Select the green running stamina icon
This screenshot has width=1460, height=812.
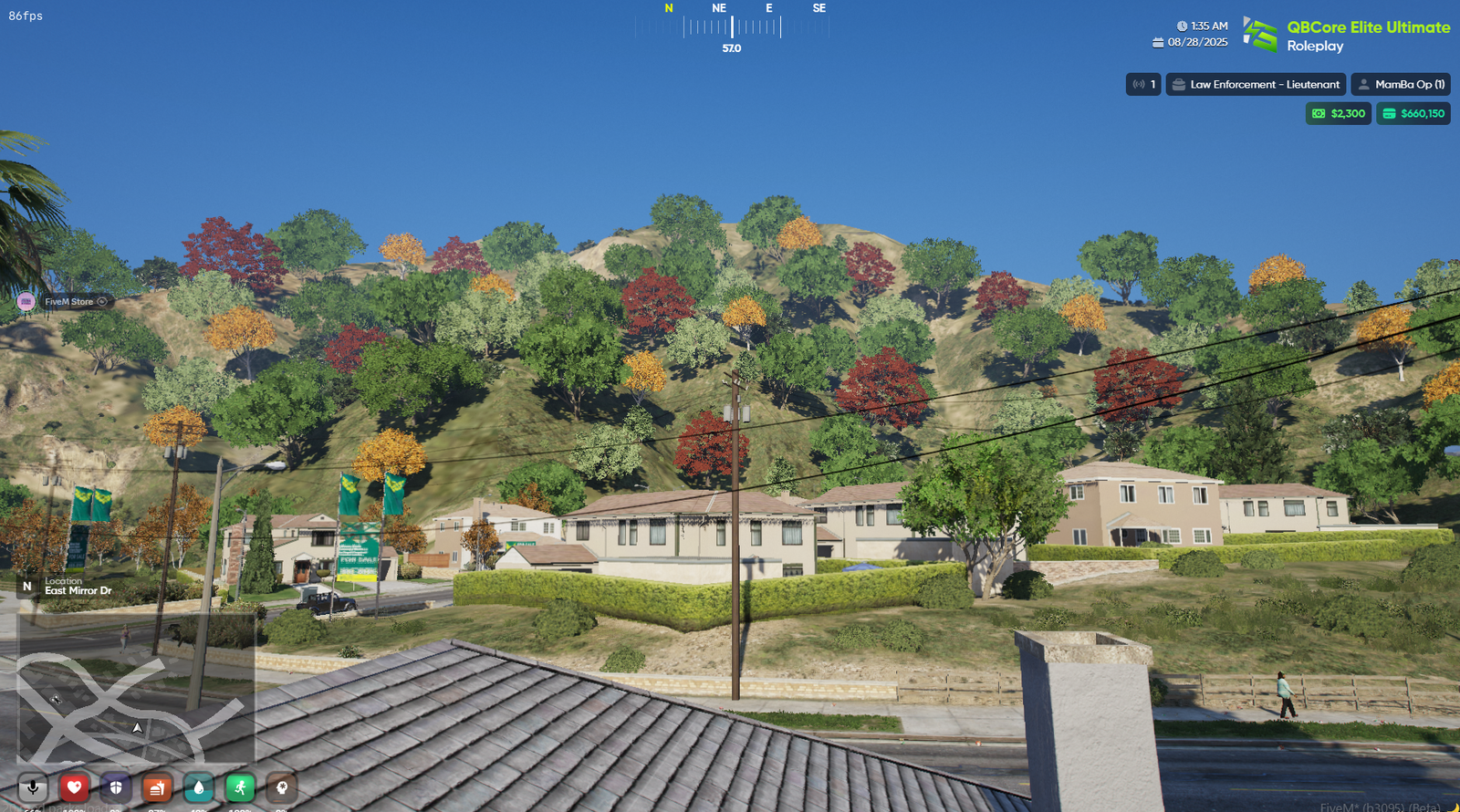pyautogui.click(x=240, y=787)
